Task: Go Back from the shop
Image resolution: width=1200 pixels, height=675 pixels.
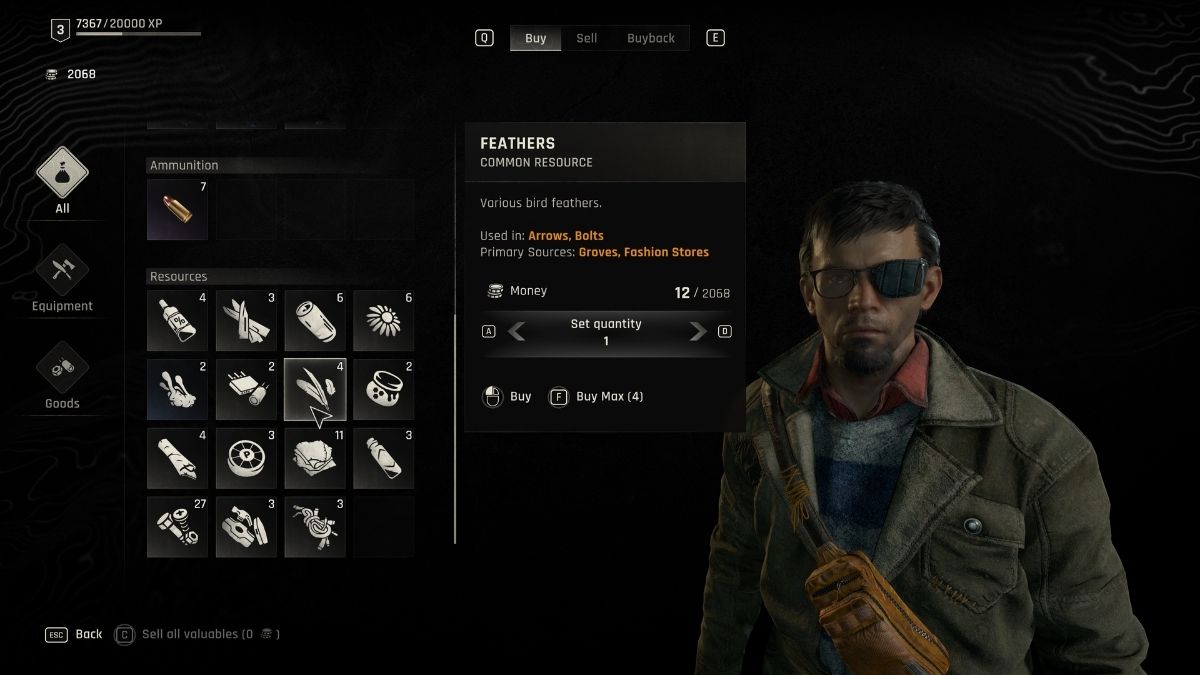Action: 75,634
